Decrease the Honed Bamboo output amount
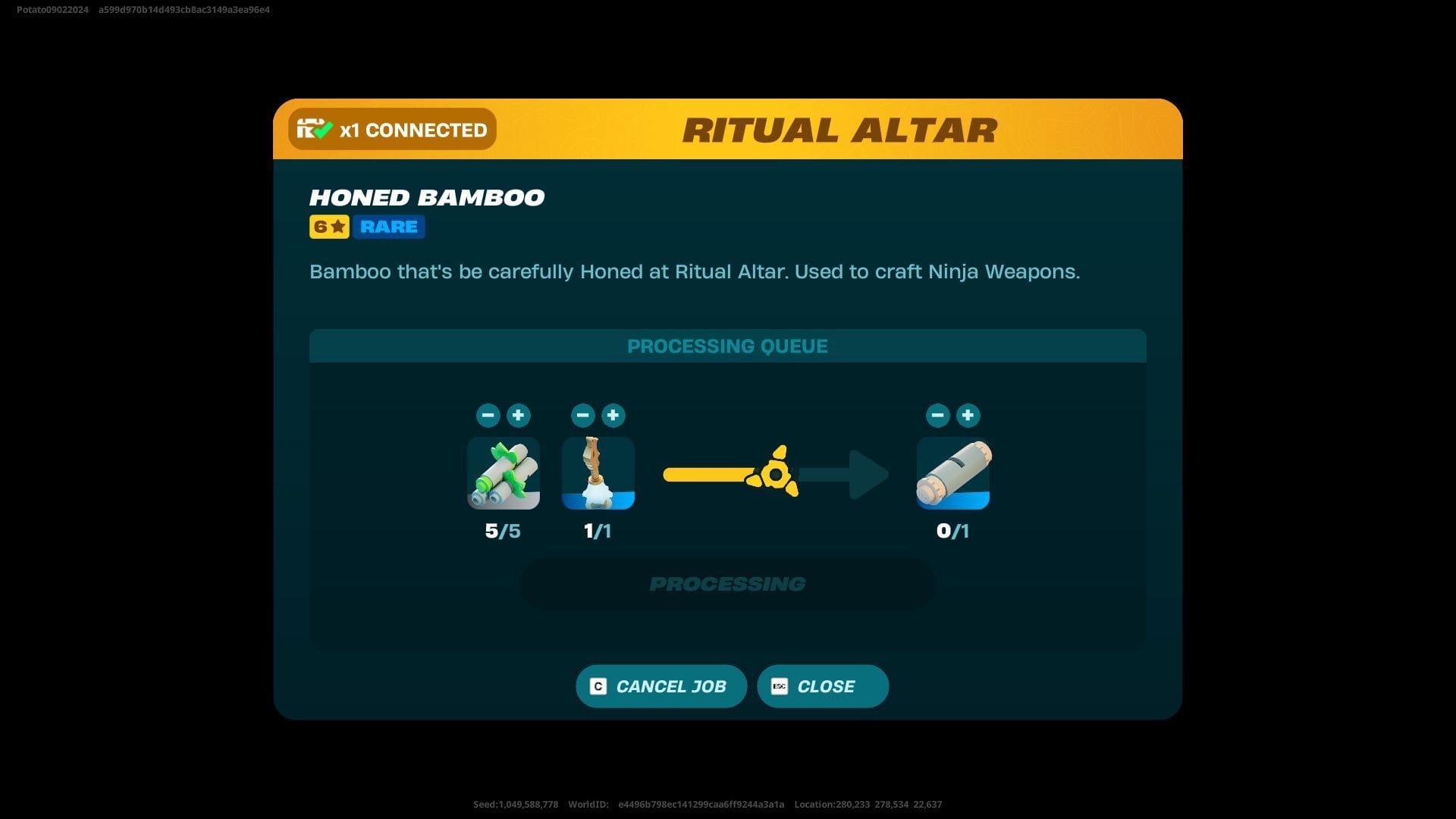 tap(937, 415)
